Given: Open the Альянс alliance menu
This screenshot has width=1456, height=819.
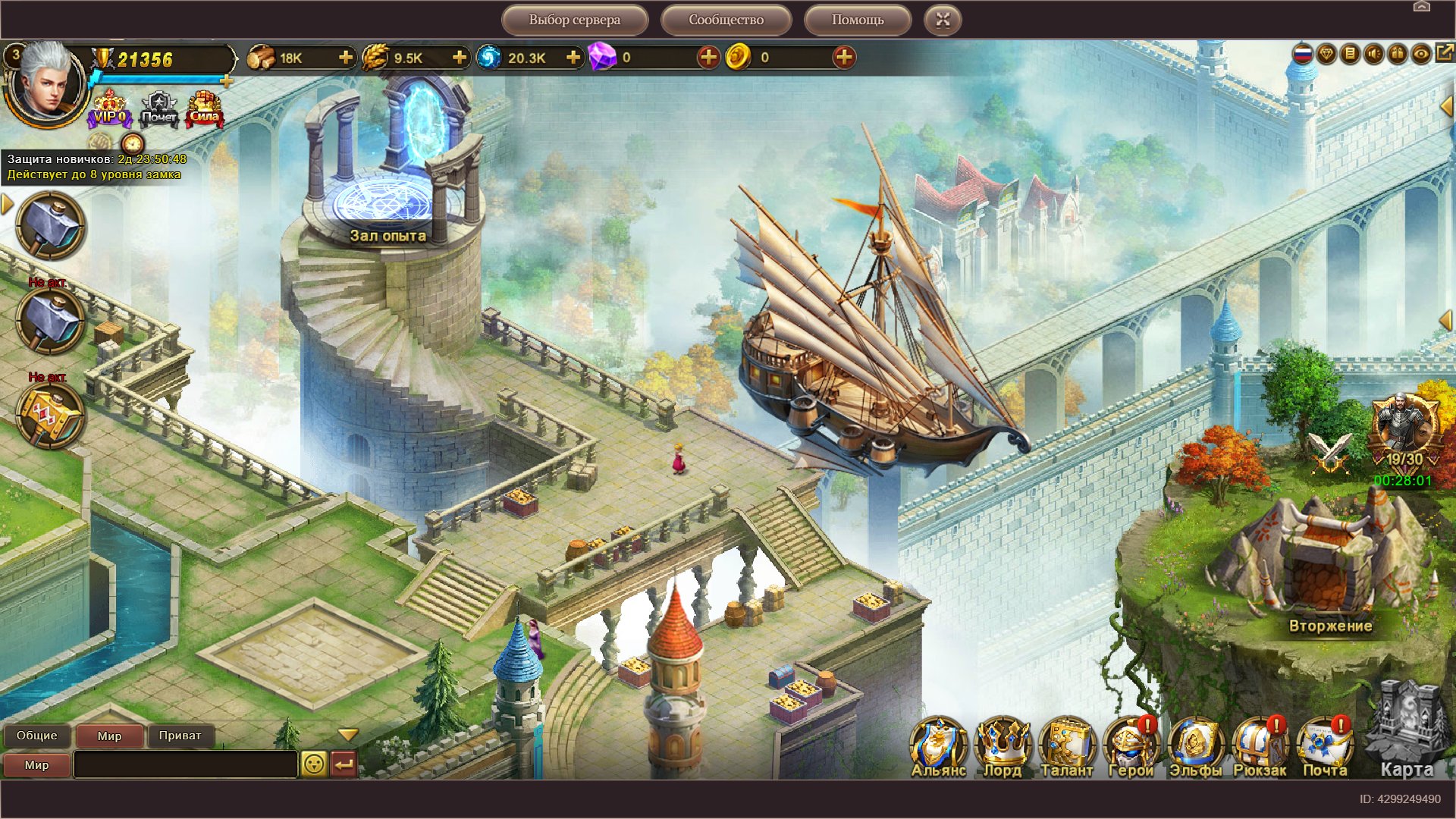Looking at the screenshot, I should pyautogui.click(x=938, y=747).
